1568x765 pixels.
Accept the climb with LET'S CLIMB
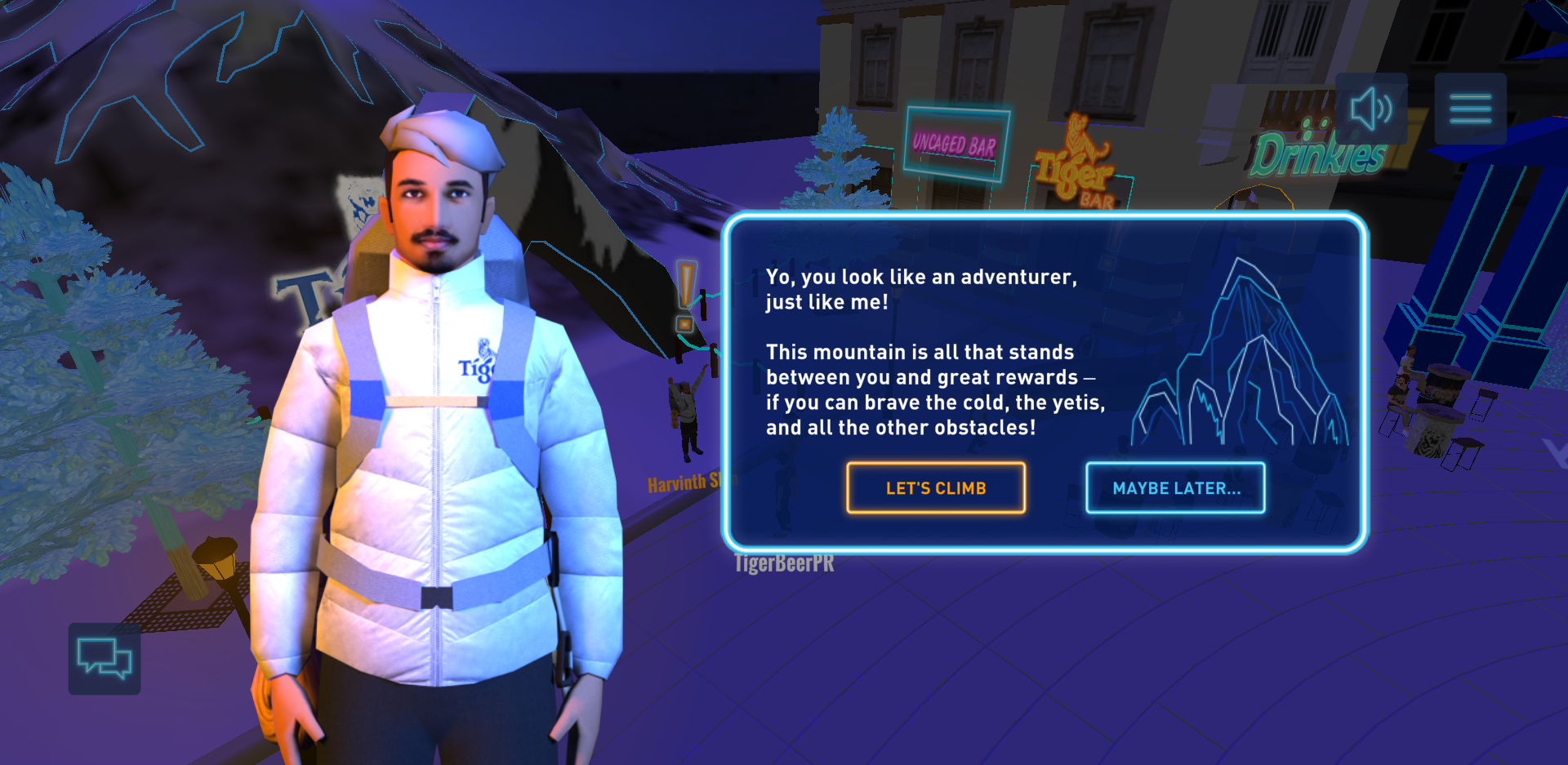click(x=936, y=488)
